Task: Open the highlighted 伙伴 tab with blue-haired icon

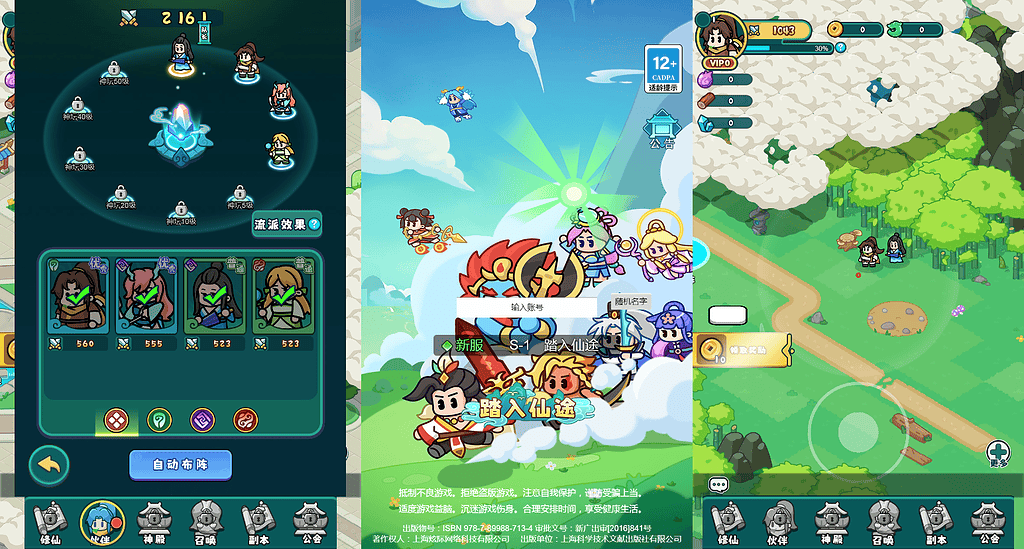Action: 97,522
